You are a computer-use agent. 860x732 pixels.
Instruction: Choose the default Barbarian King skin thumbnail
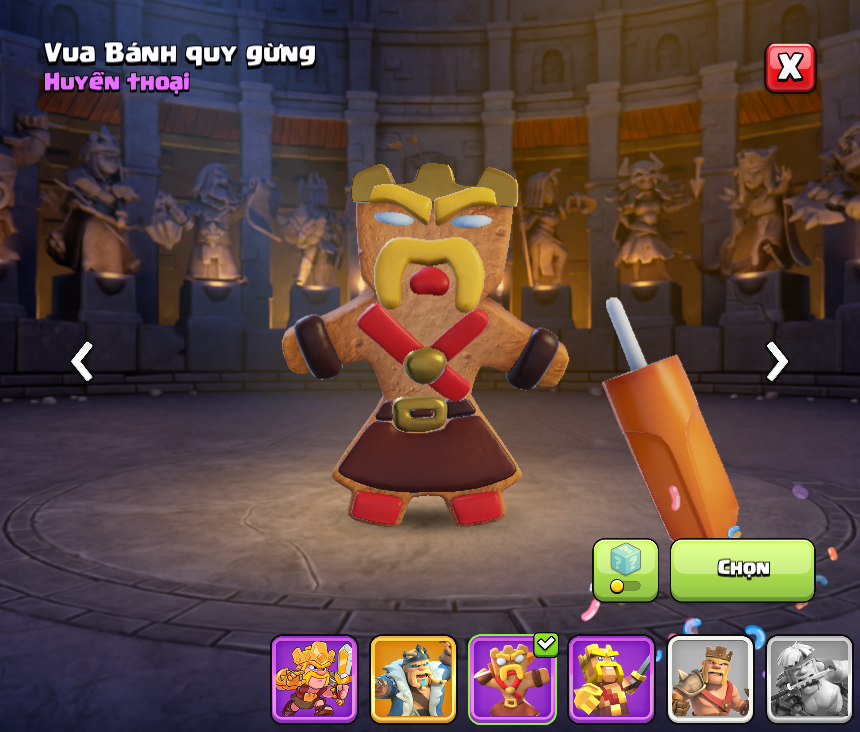pyautogui.click(x=710, y=679)
